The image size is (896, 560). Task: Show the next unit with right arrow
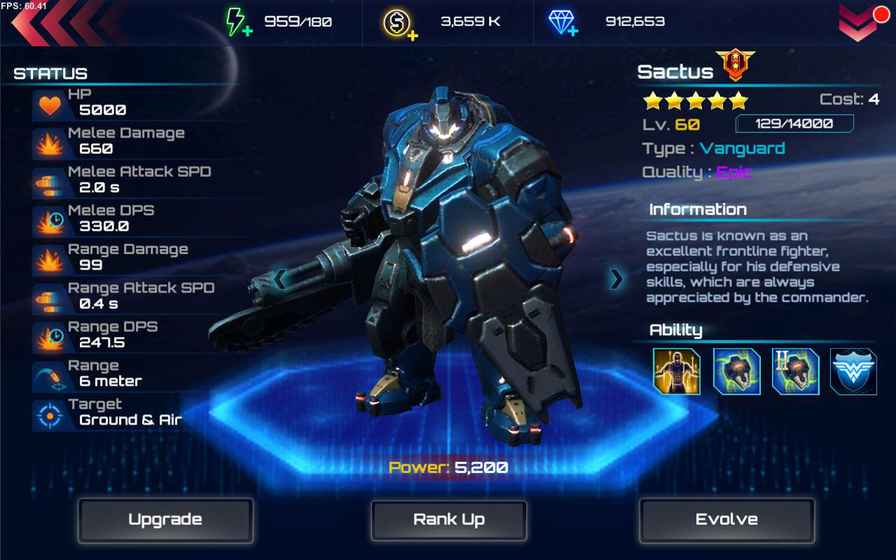[616, 279]
